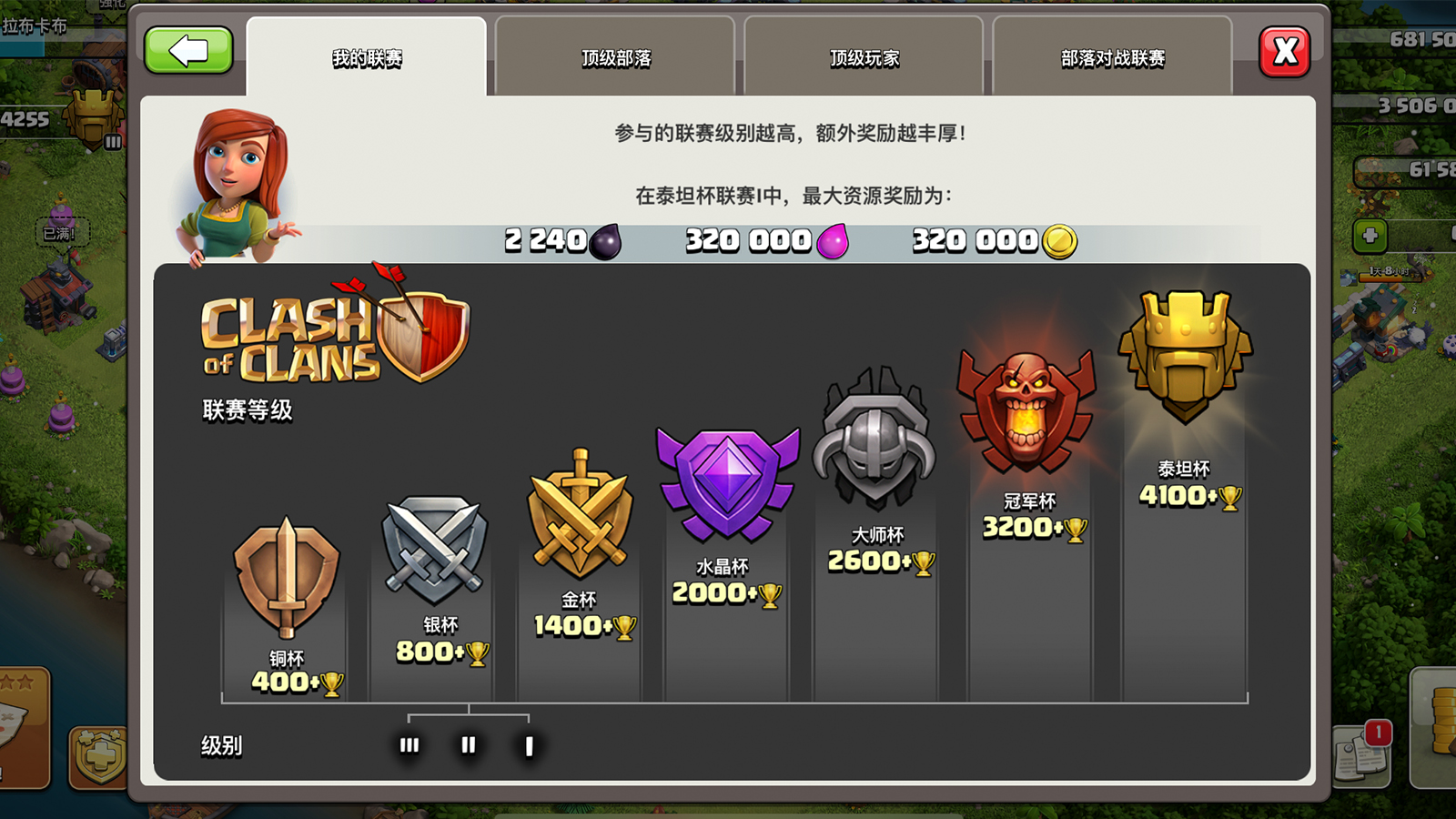
Task: Open the 部落对战联赛 tab
Action: (x=1114, y=56)
